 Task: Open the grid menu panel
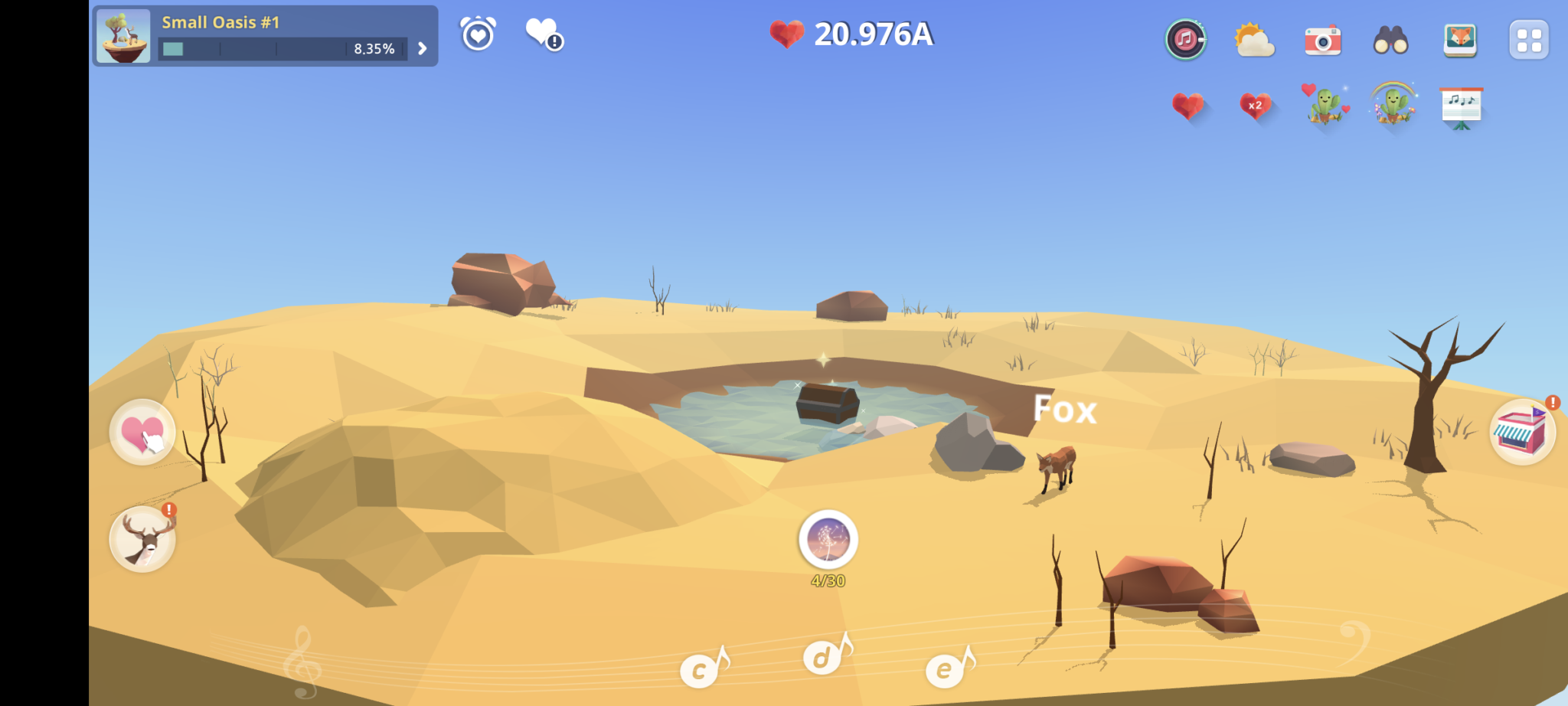(x=1527, y=41)
